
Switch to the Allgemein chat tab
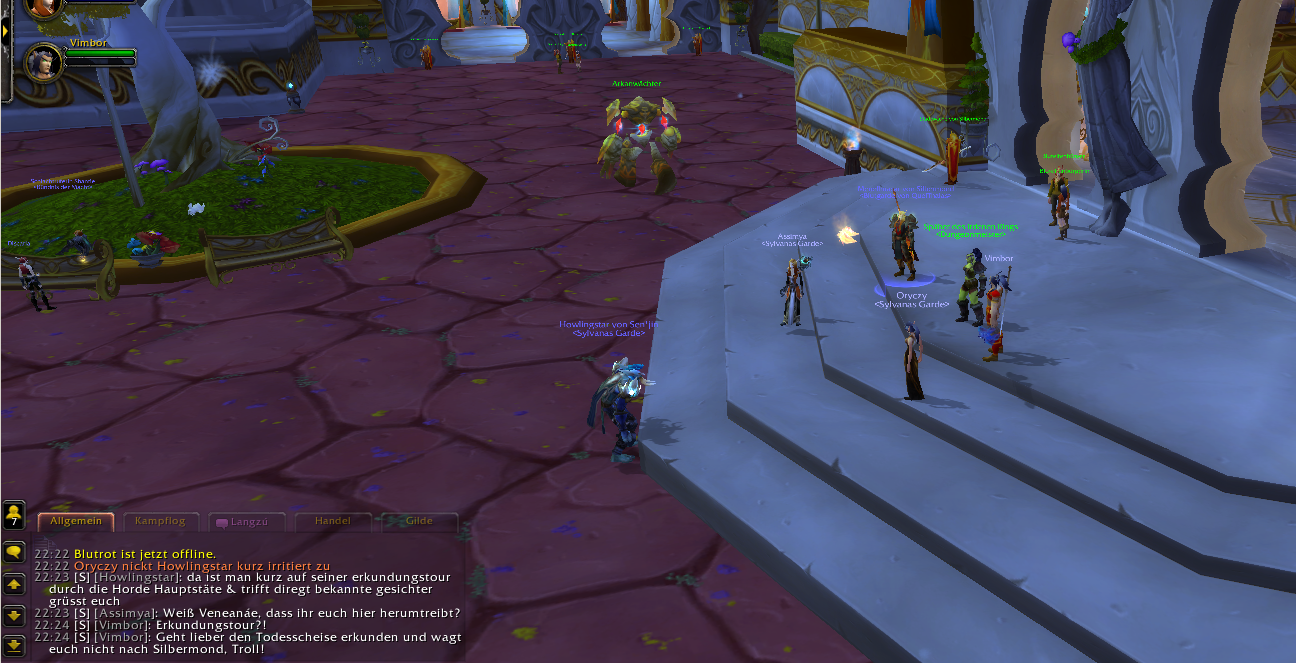click(x=76, y=521)
